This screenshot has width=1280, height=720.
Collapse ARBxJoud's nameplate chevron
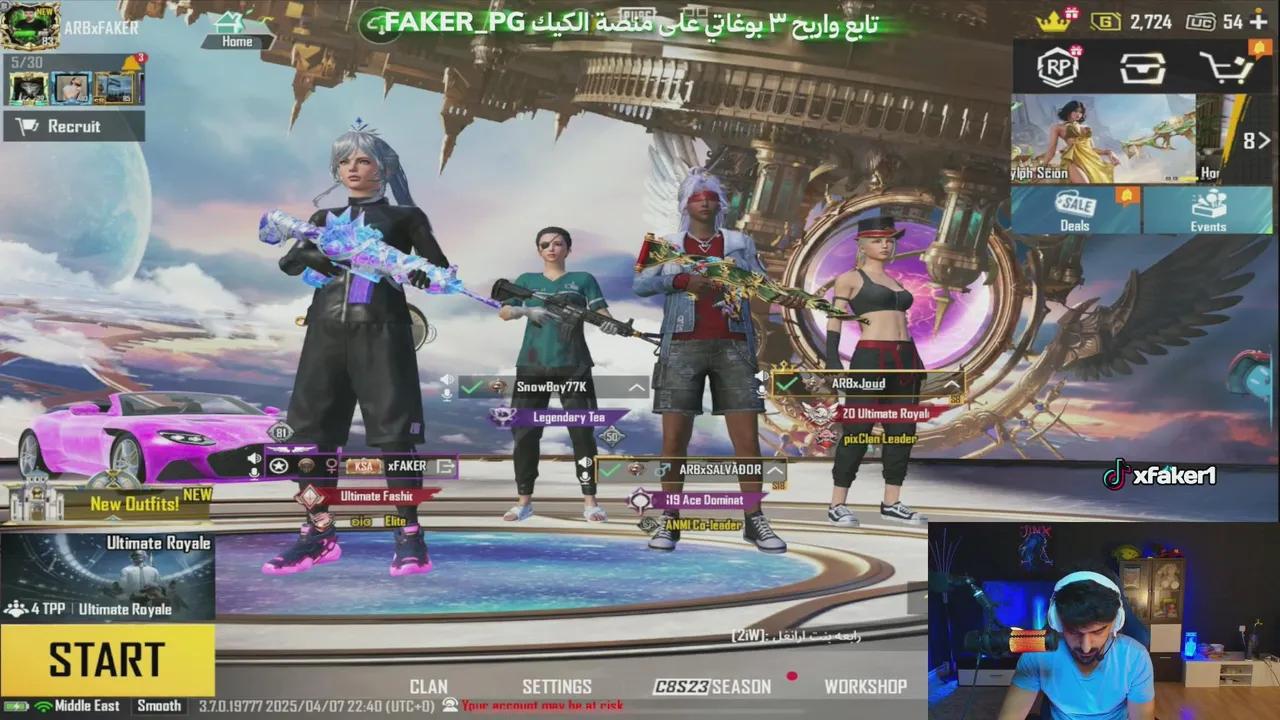pos(951,383)
